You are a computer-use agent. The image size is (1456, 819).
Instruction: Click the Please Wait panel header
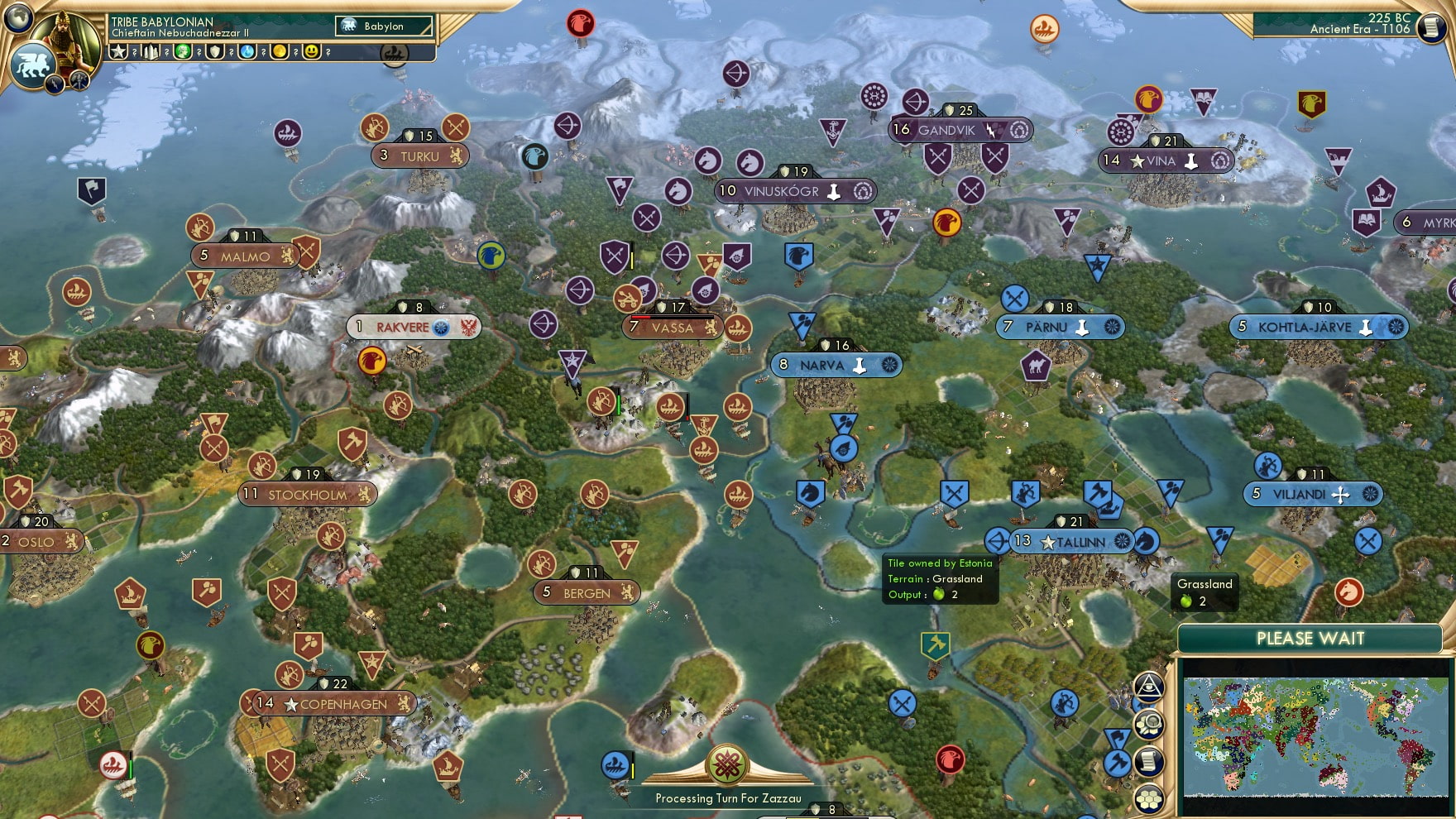1310,639
